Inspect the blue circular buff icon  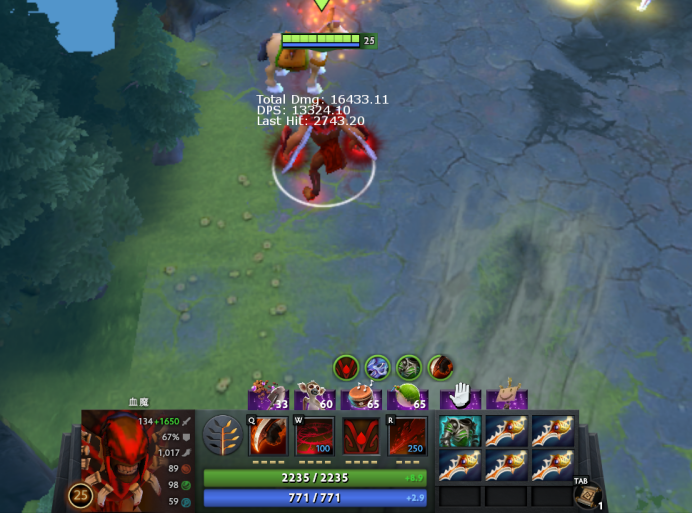377,367
